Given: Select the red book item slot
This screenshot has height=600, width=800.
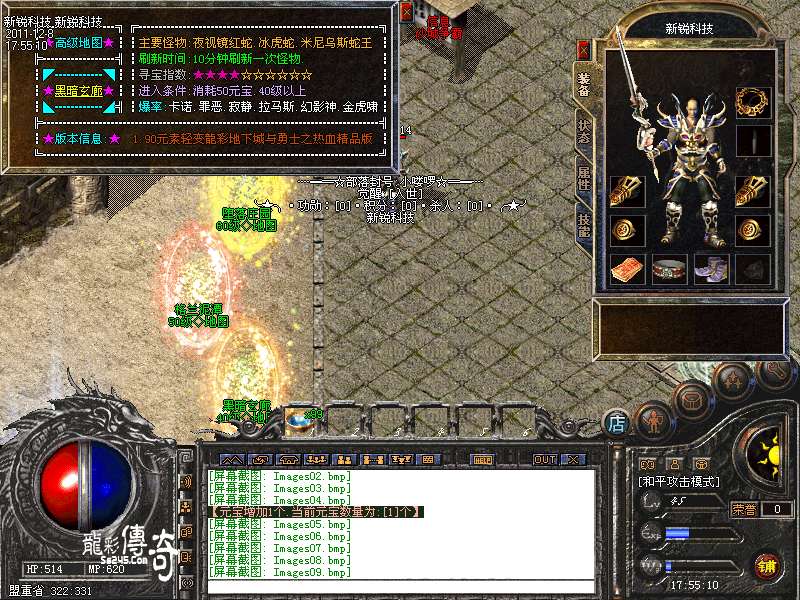Looking at the screenshot, I should coord(628,269).
